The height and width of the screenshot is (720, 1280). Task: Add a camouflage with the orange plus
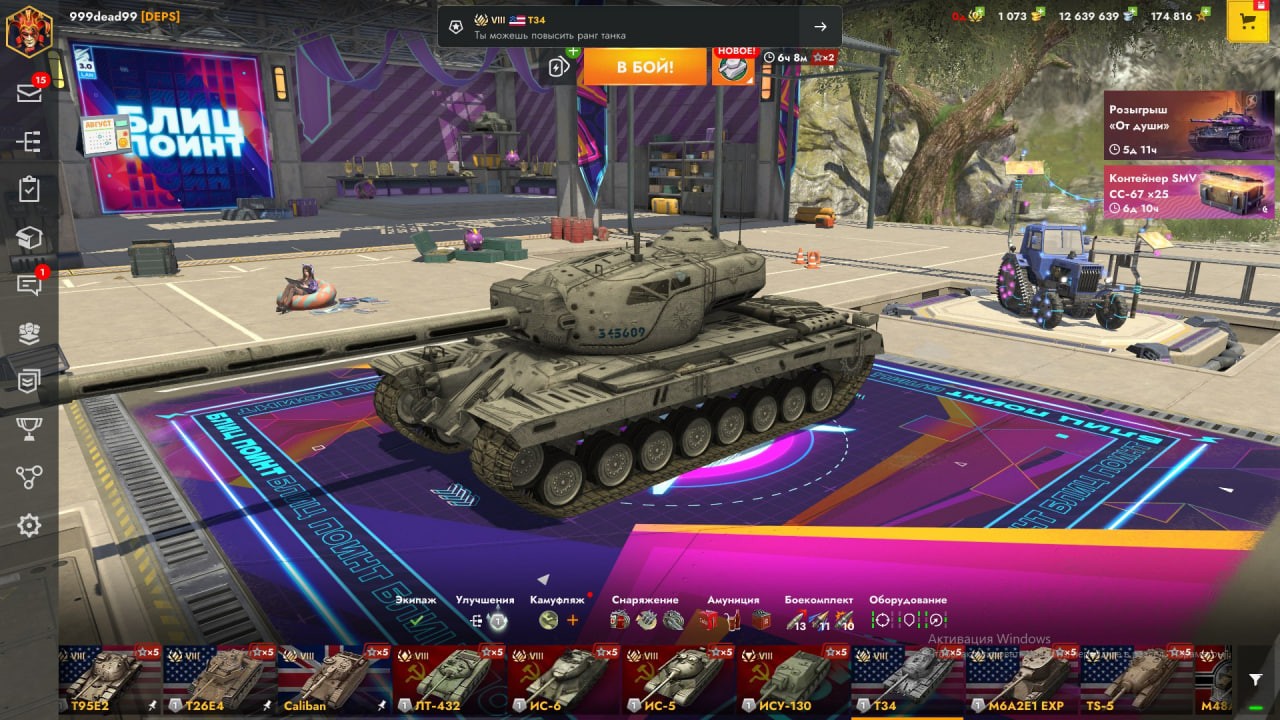(573, 620)
